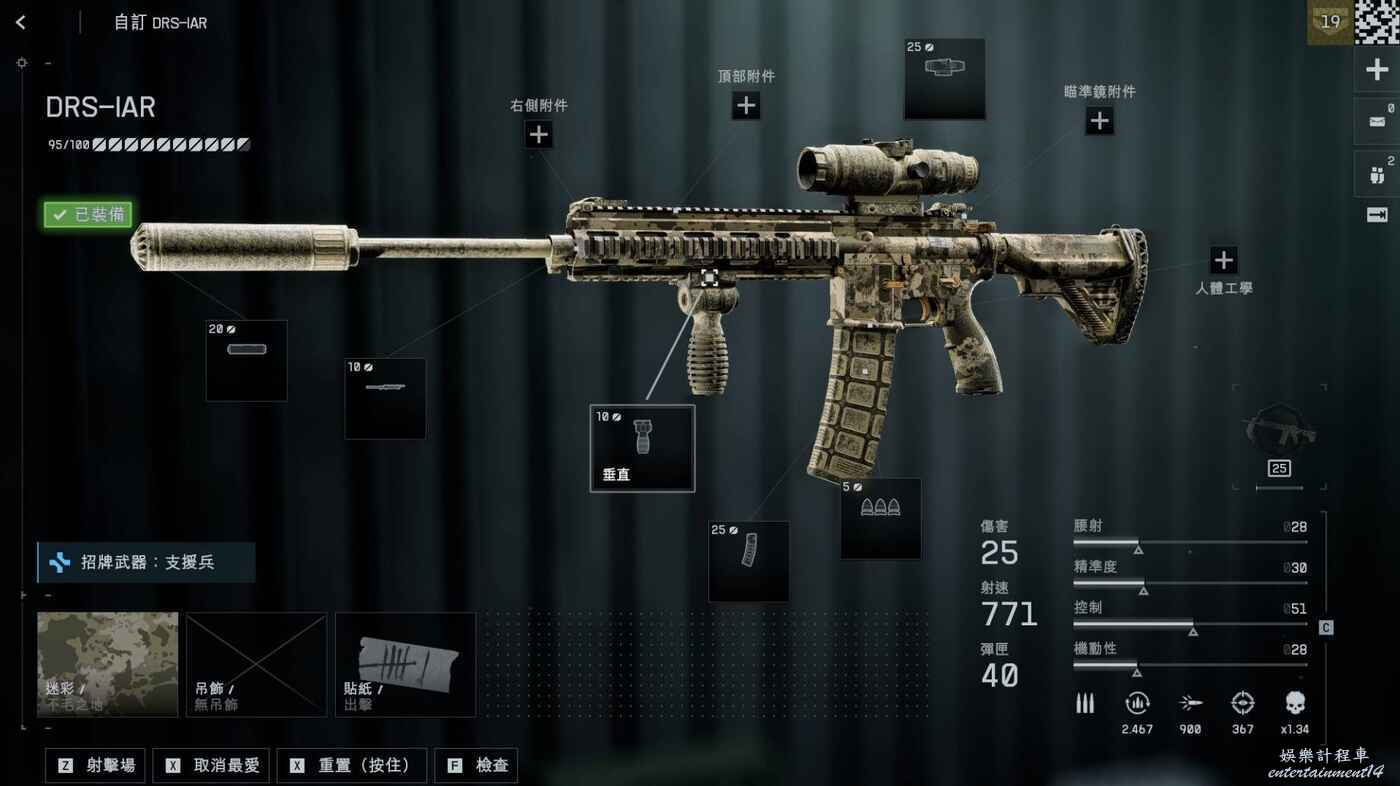Click the equipped (已裝備) status button
The image size is (1400, 786).
(87, 214)
